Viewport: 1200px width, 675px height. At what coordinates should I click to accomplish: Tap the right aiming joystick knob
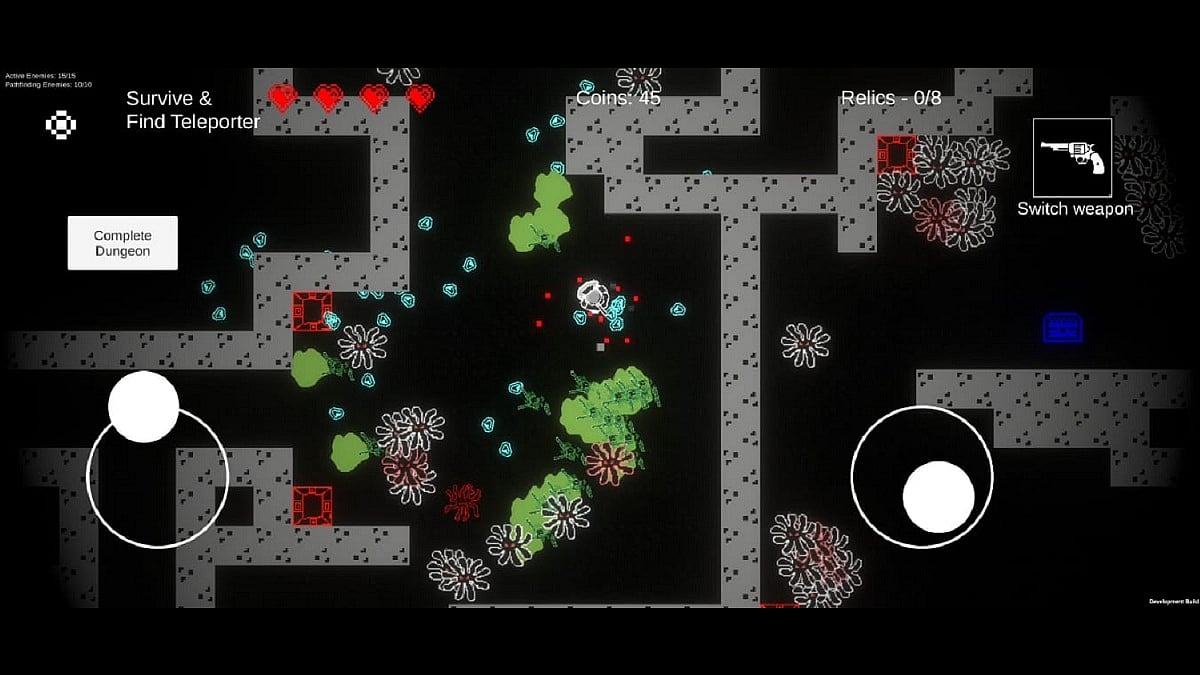[x=938, y=497]
